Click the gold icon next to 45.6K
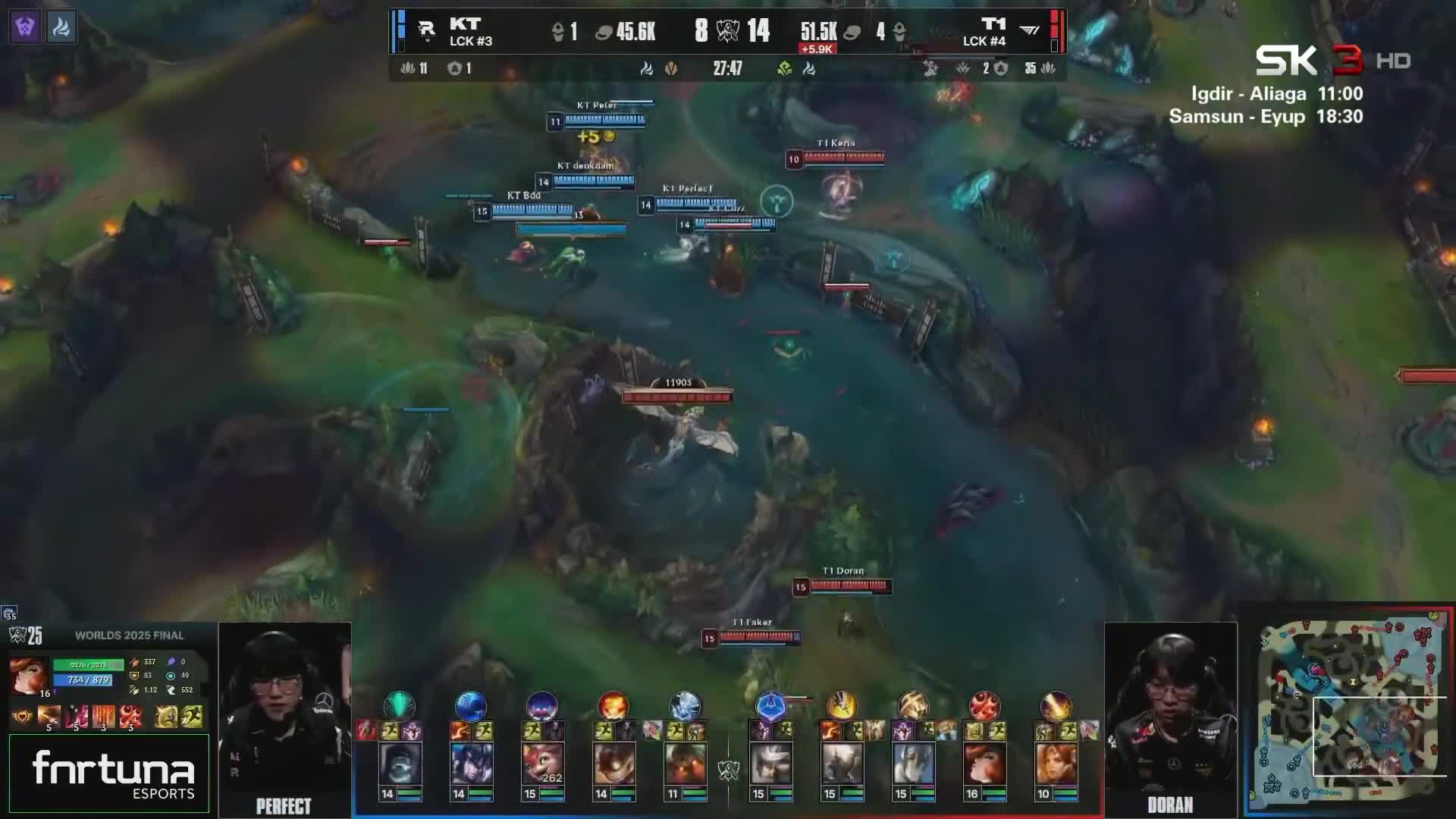Viewport: 1456px width, 819px height. (605, 32)
